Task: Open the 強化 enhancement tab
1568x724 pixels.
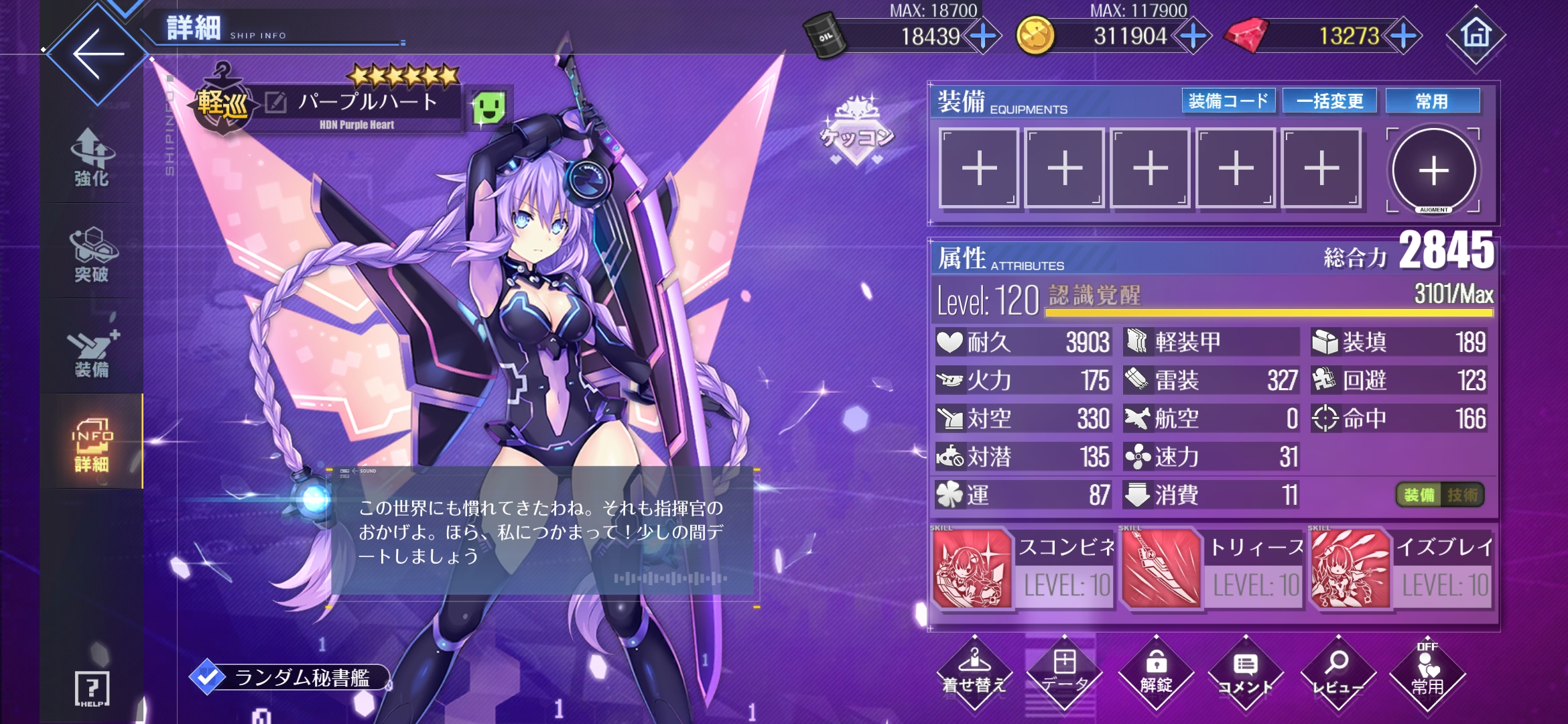Action: [92, 158]
